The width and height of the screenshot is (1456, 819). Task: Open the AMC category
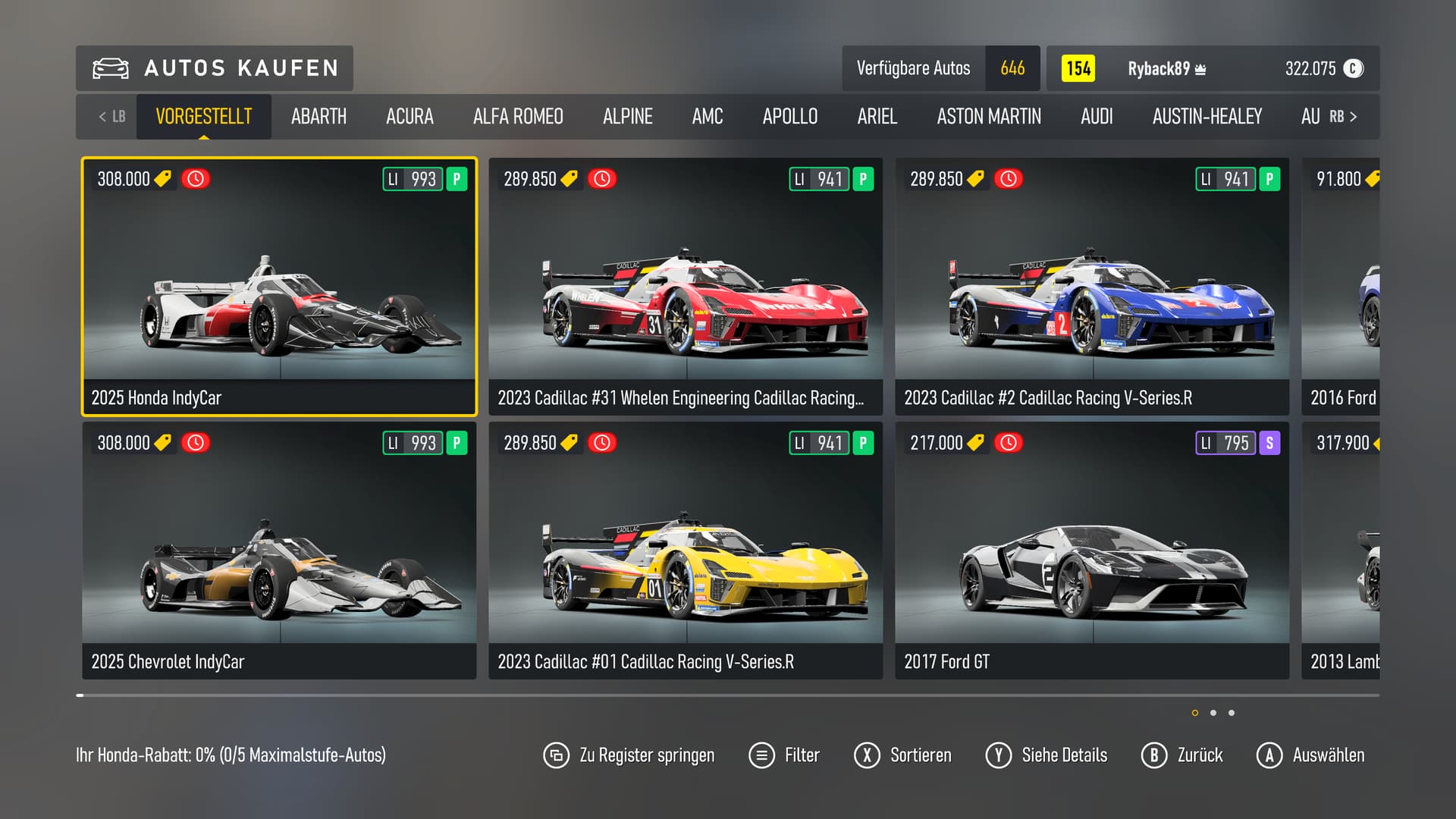point(707,117)
